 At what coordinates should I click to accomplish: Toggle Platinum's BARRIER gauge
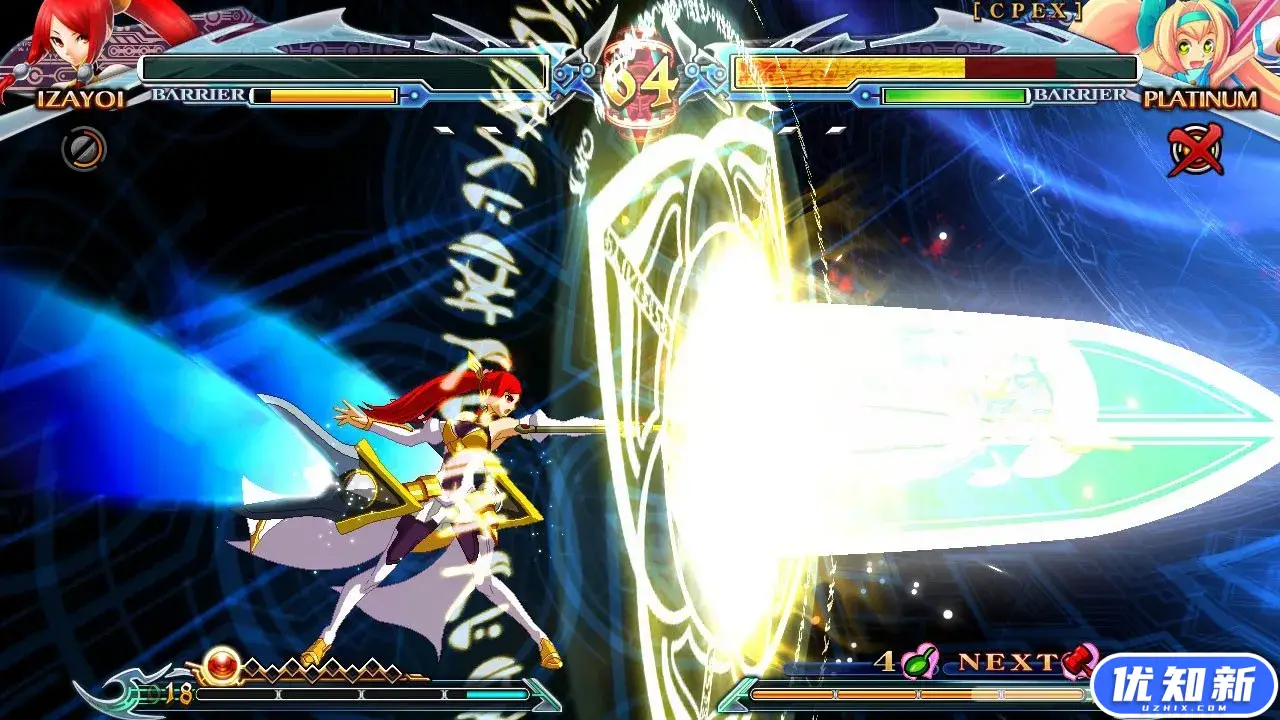coord(955,98)
